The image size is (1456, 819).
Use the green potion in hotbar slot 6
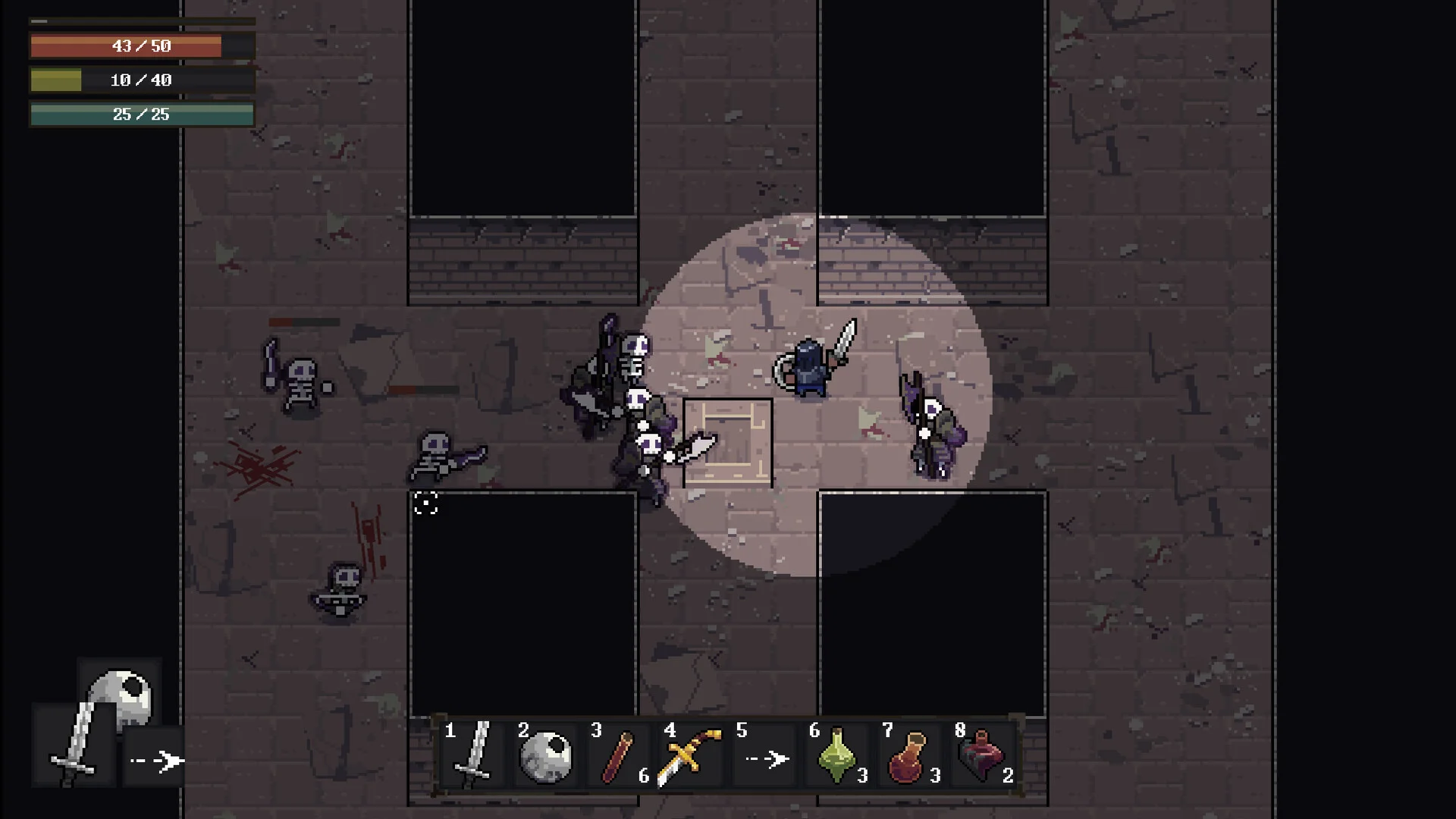tap(837, 755)
